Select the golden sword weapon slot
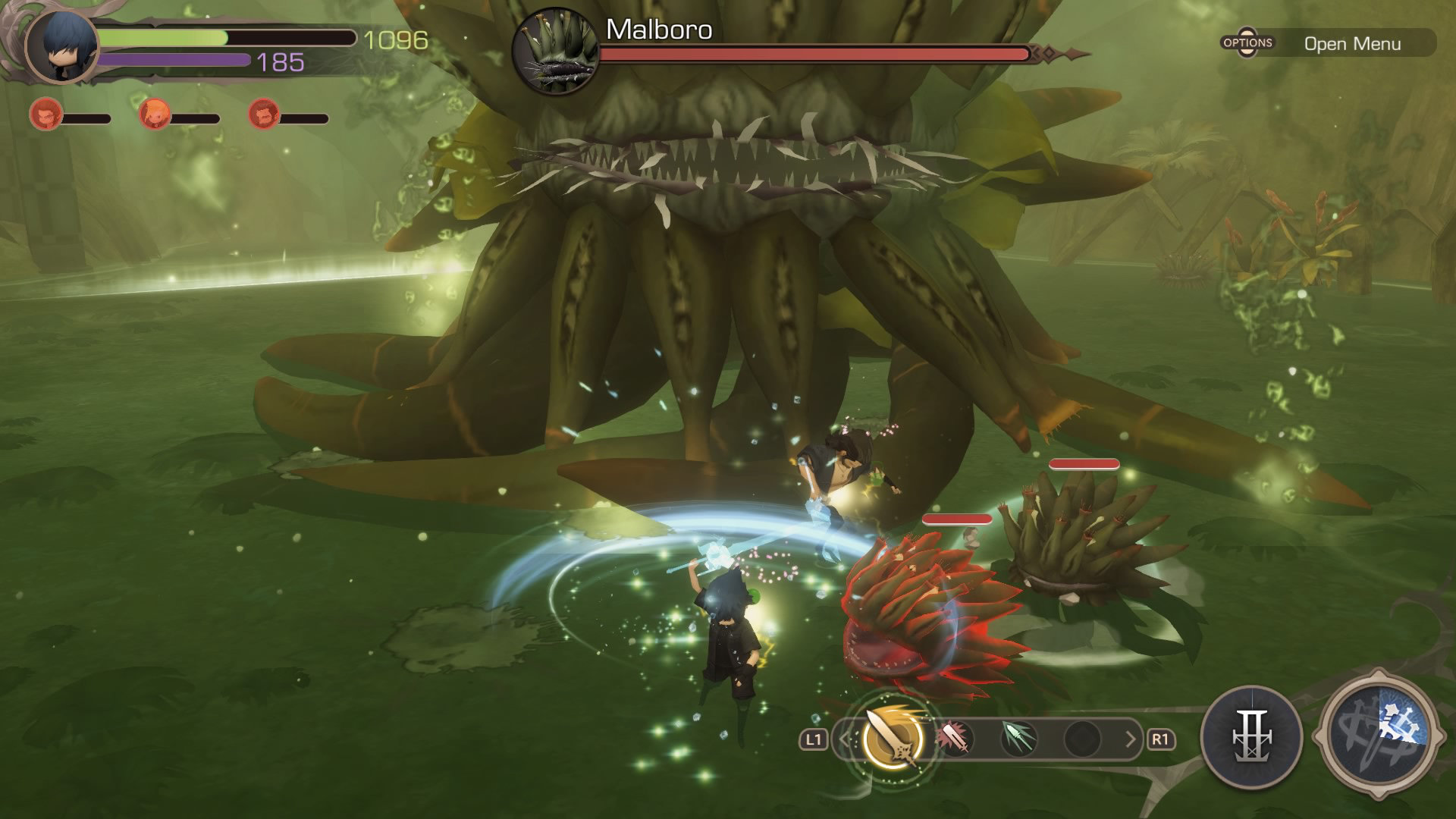The width and height of the screenshot is (1456, 819). point(893,738)
